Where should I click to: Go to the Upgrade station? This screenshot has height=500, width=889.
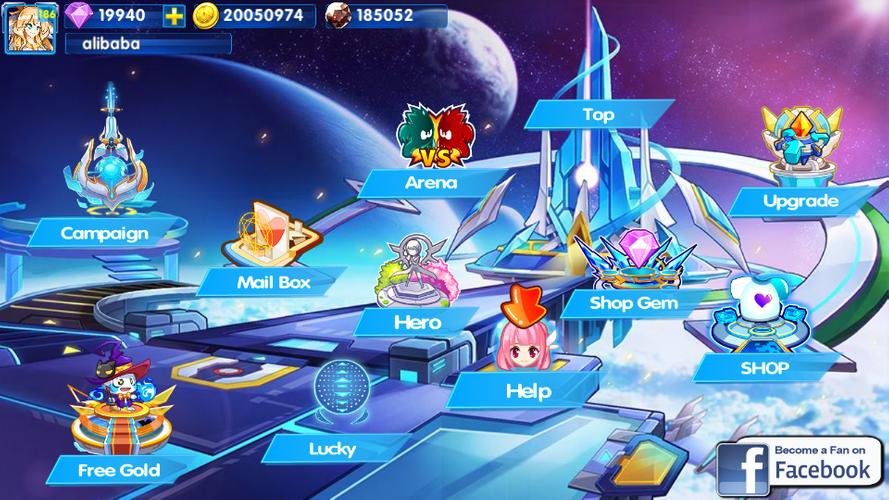pyautogui.click(x=800, y=201)
